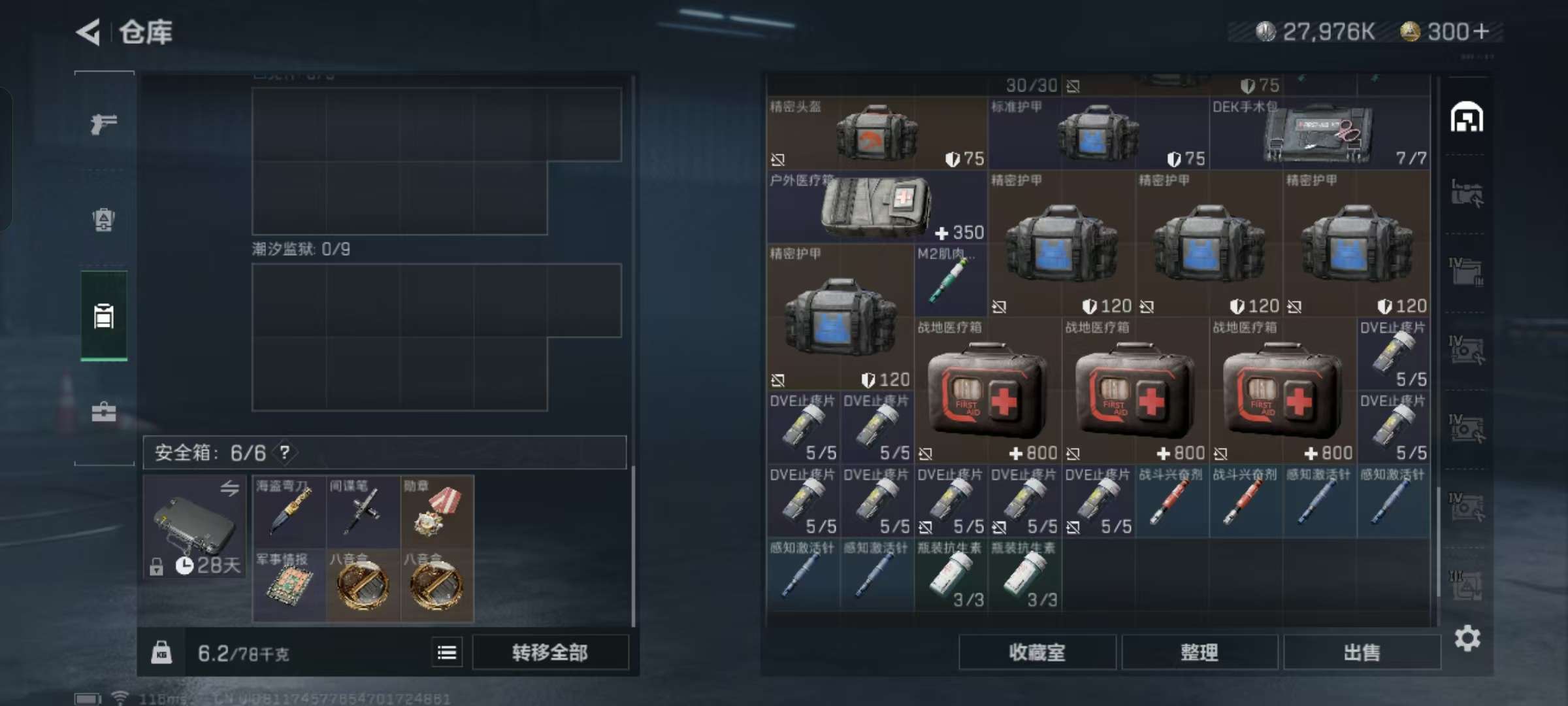Switch to the 收藏室 tab
The height and width of the screenshot is (706, 1568).
click(1038, 652)
